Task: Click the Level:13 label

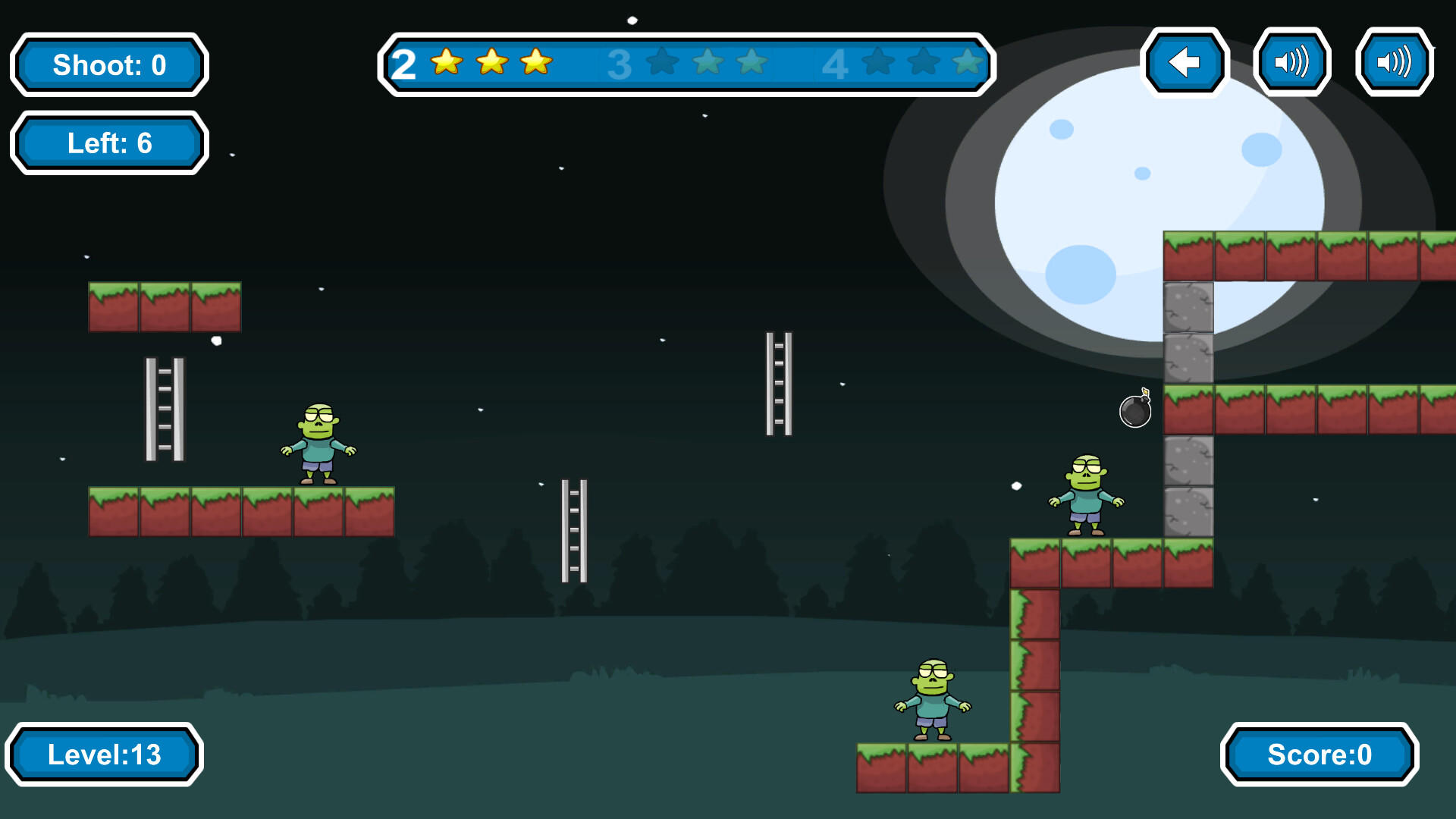Action: point(105,754)
